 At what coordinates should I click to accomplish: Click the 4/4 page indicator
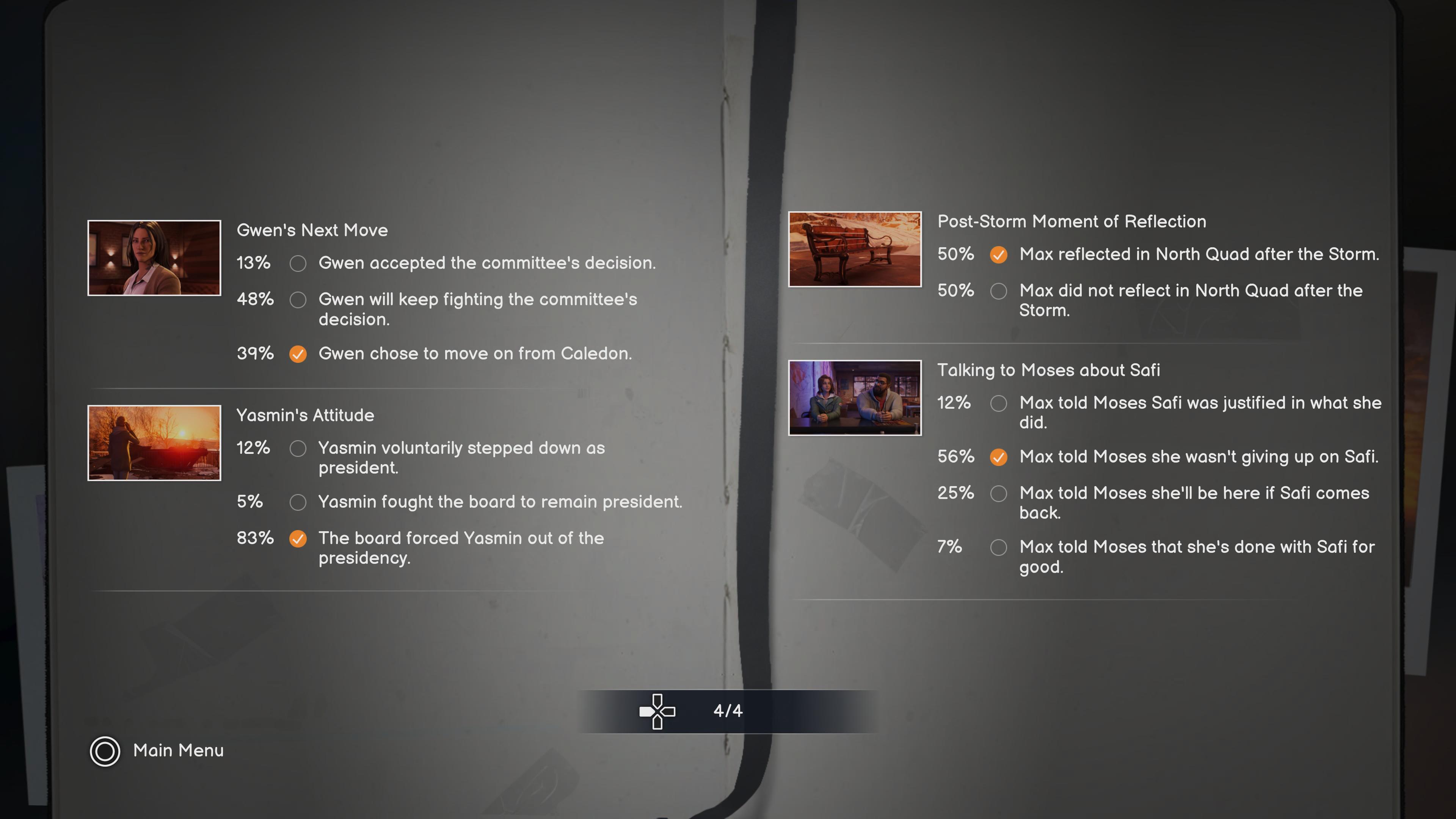(728, 711)
